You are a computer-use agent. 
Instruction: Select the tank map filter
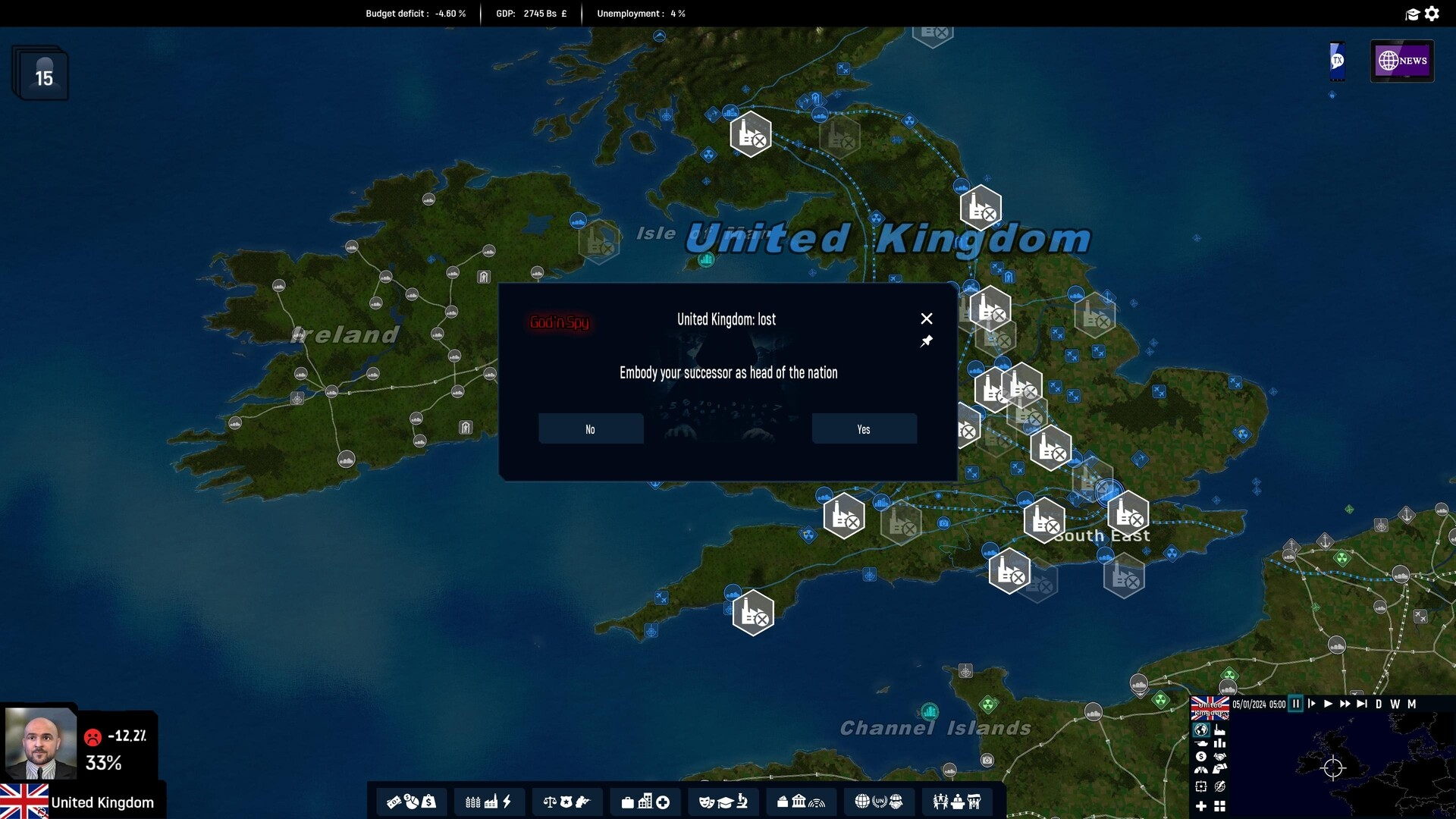click(1201, 743)
